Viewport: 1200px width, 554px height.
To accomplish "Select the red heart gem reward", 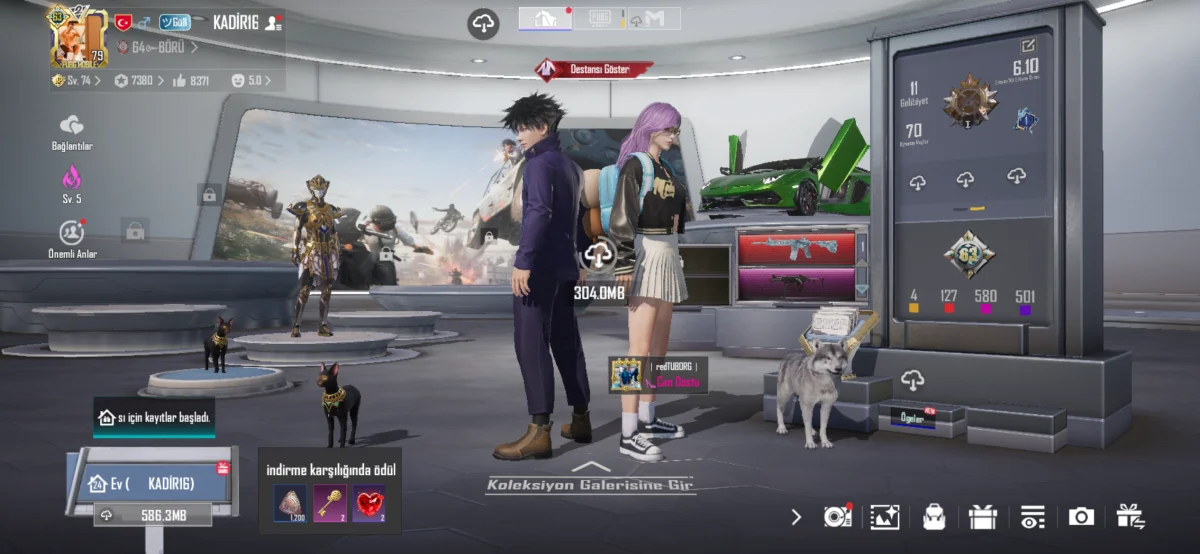I will [369, 503].
